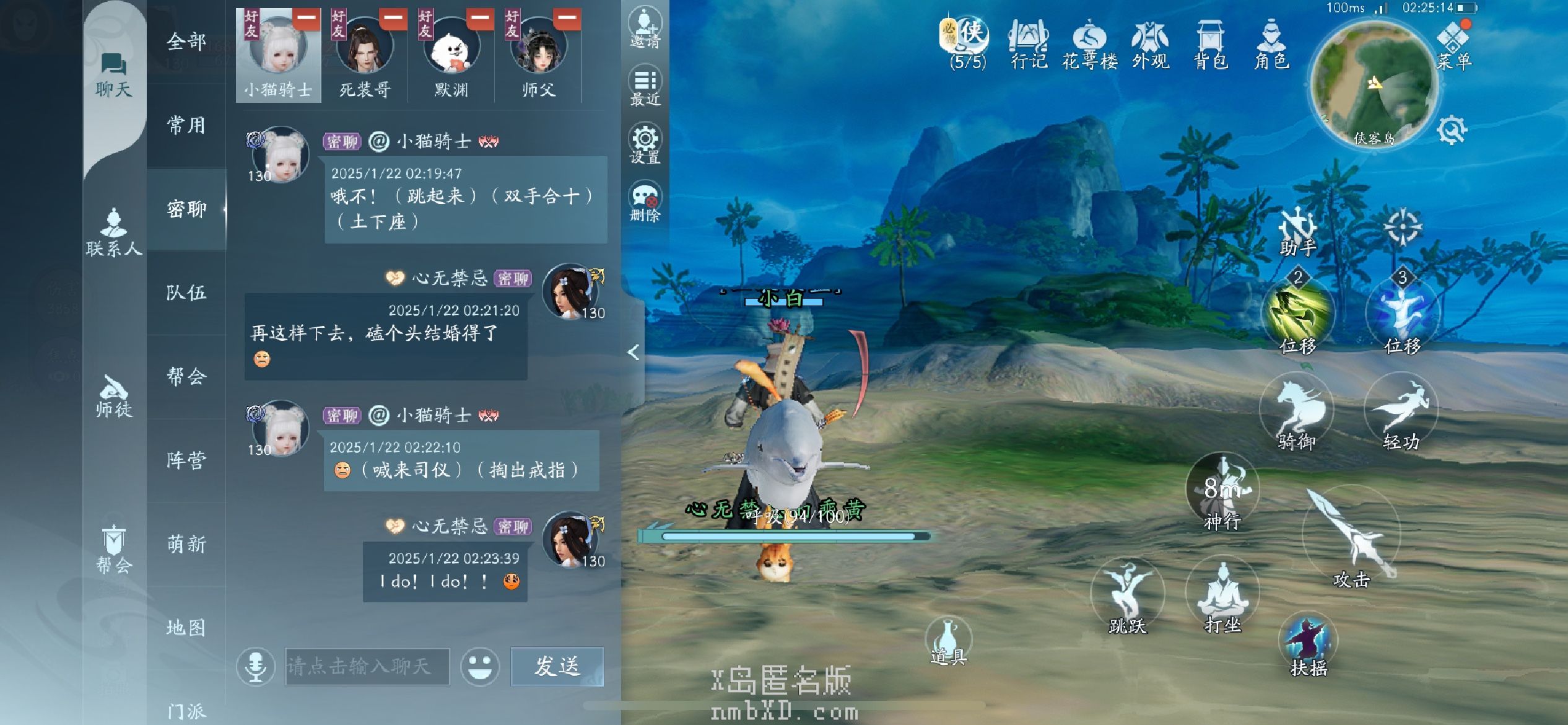Click the 发送 send button

557,667
